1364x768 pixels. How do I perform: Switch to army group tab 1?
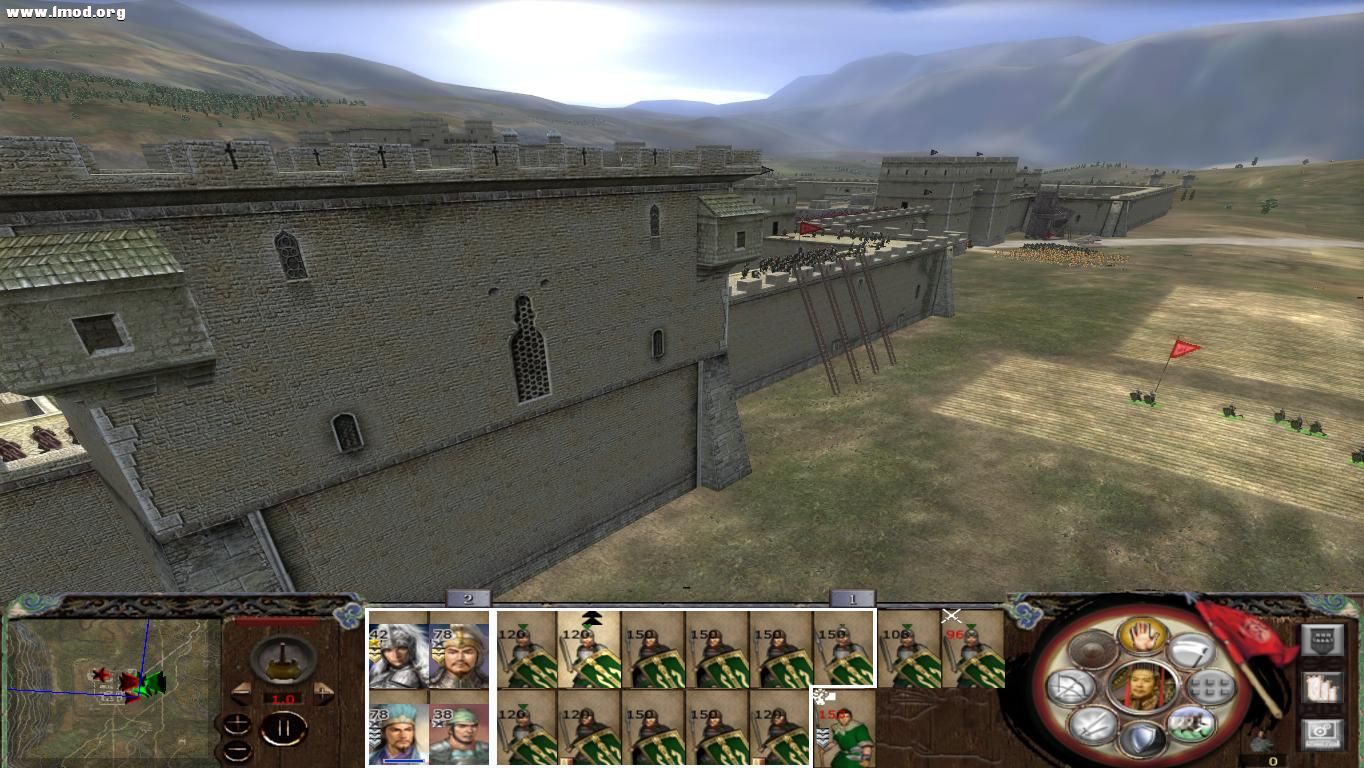click(x=850, y=600)
